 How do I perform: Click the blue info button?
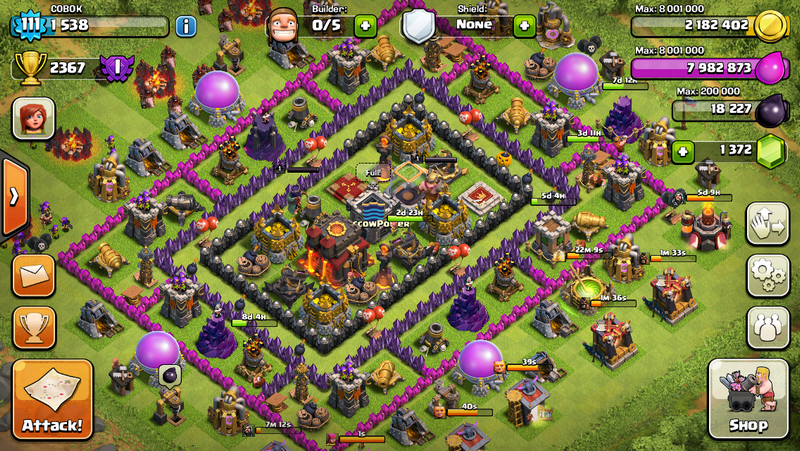pos(185,26)
